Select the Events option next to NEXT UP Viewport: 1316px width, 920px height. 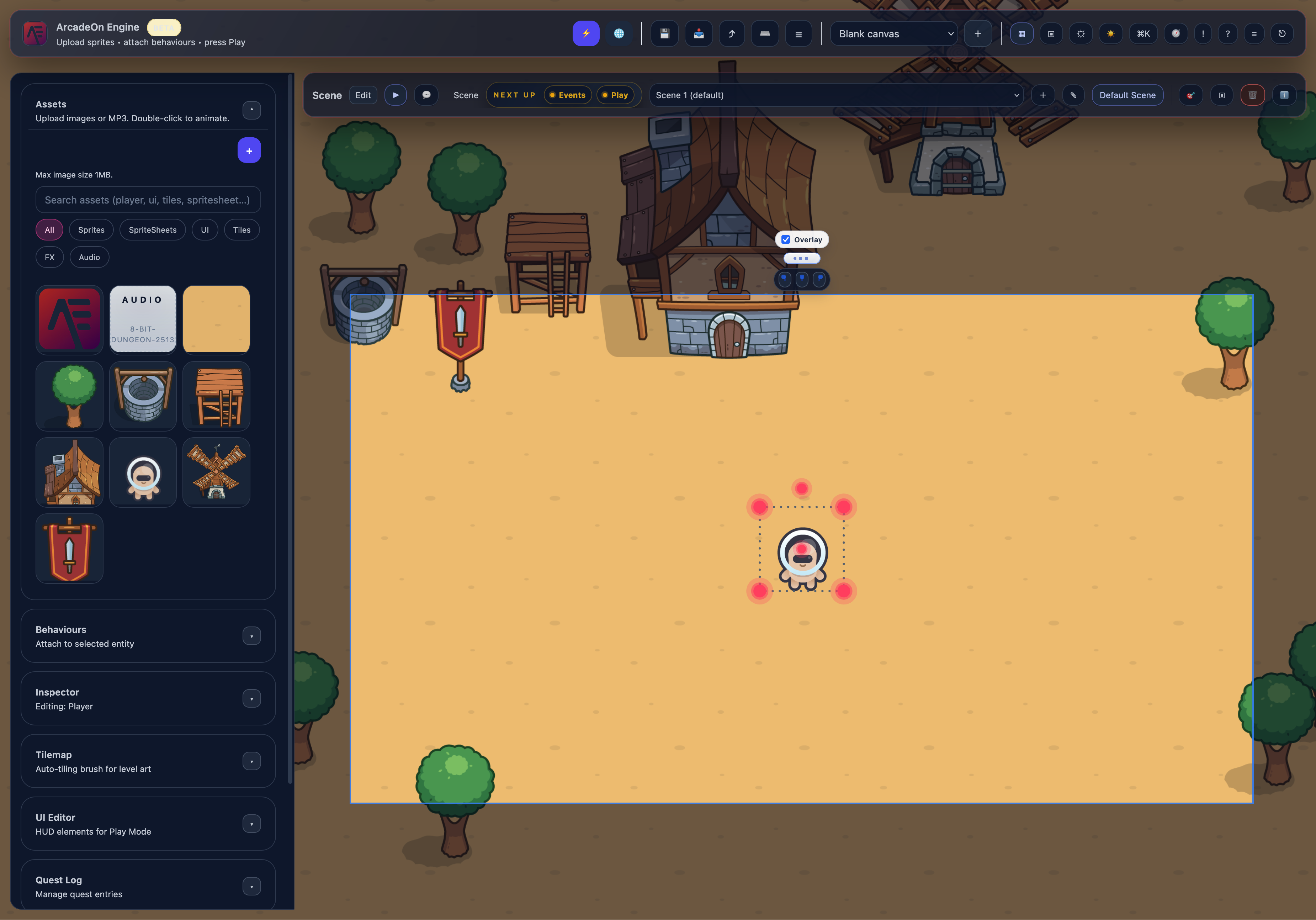(x=567, y=95)
